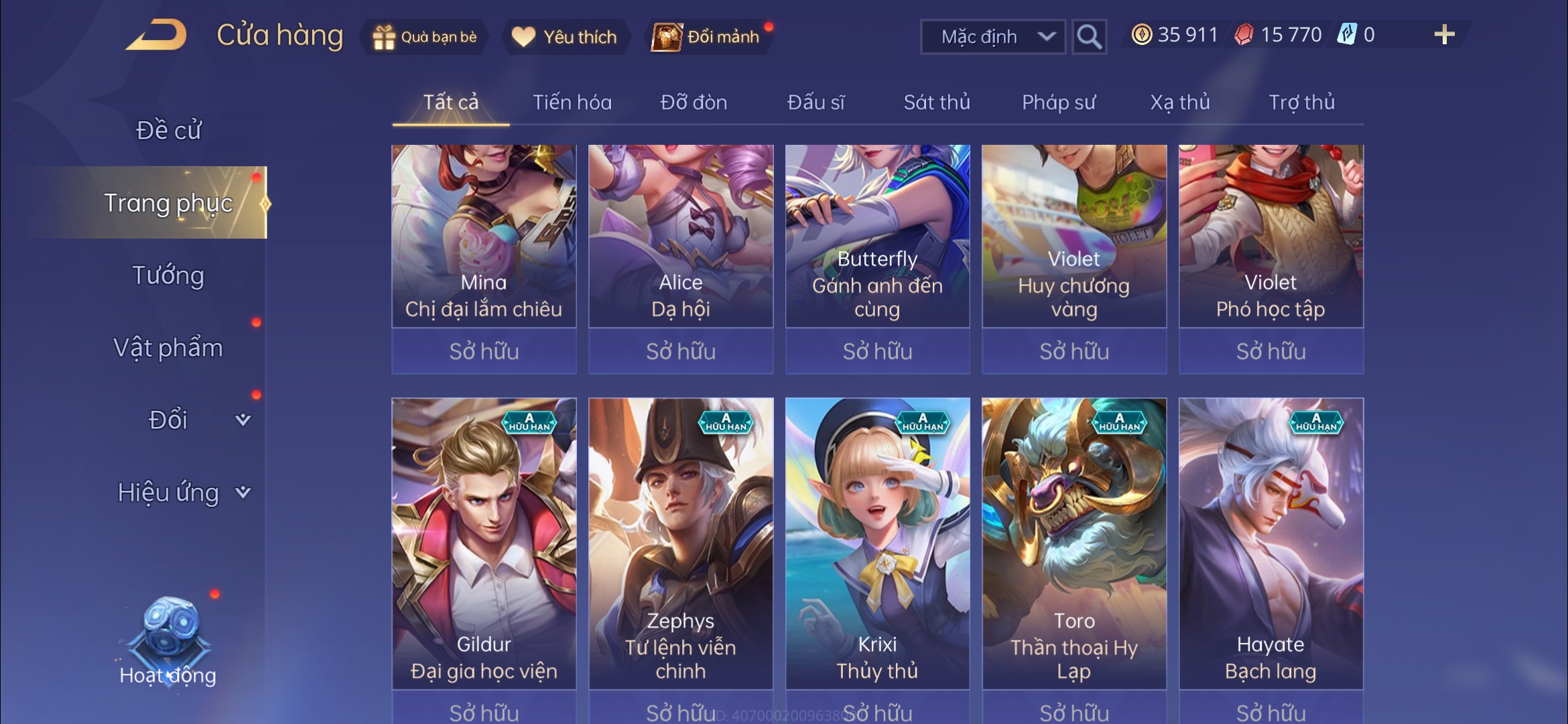Go to the Vật phẩm section
Viewport: 1568px width, 724px height.
point(168,348)
